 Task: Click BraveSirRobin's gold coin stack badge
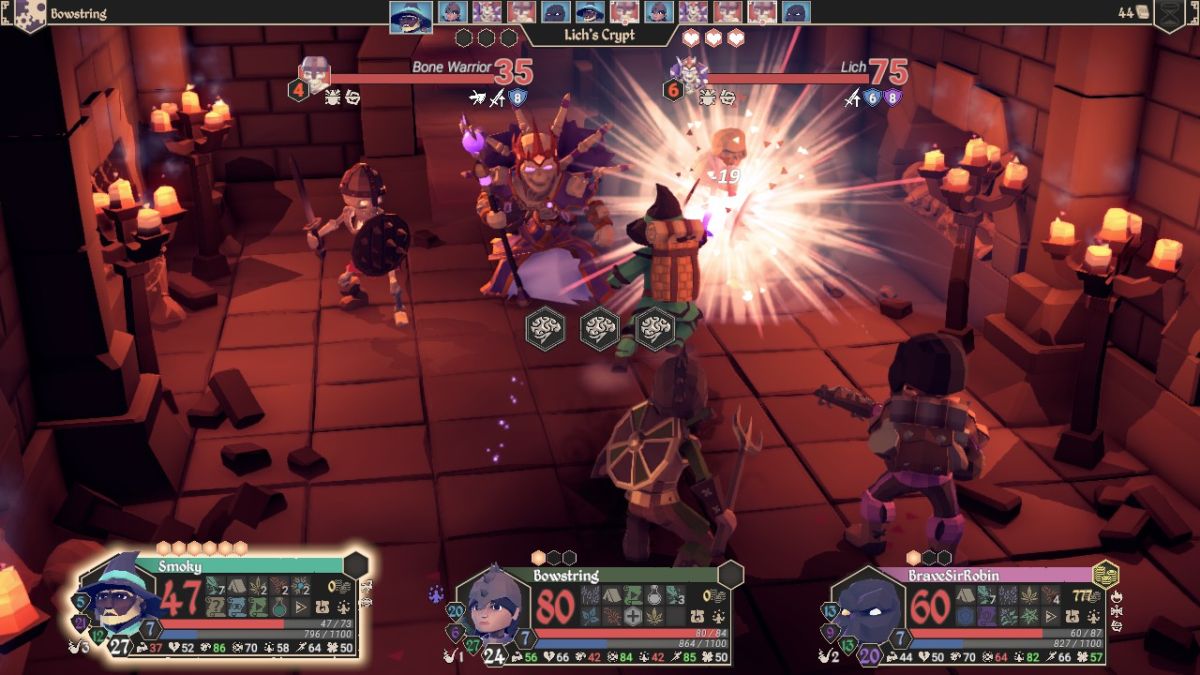point(1105,575)
